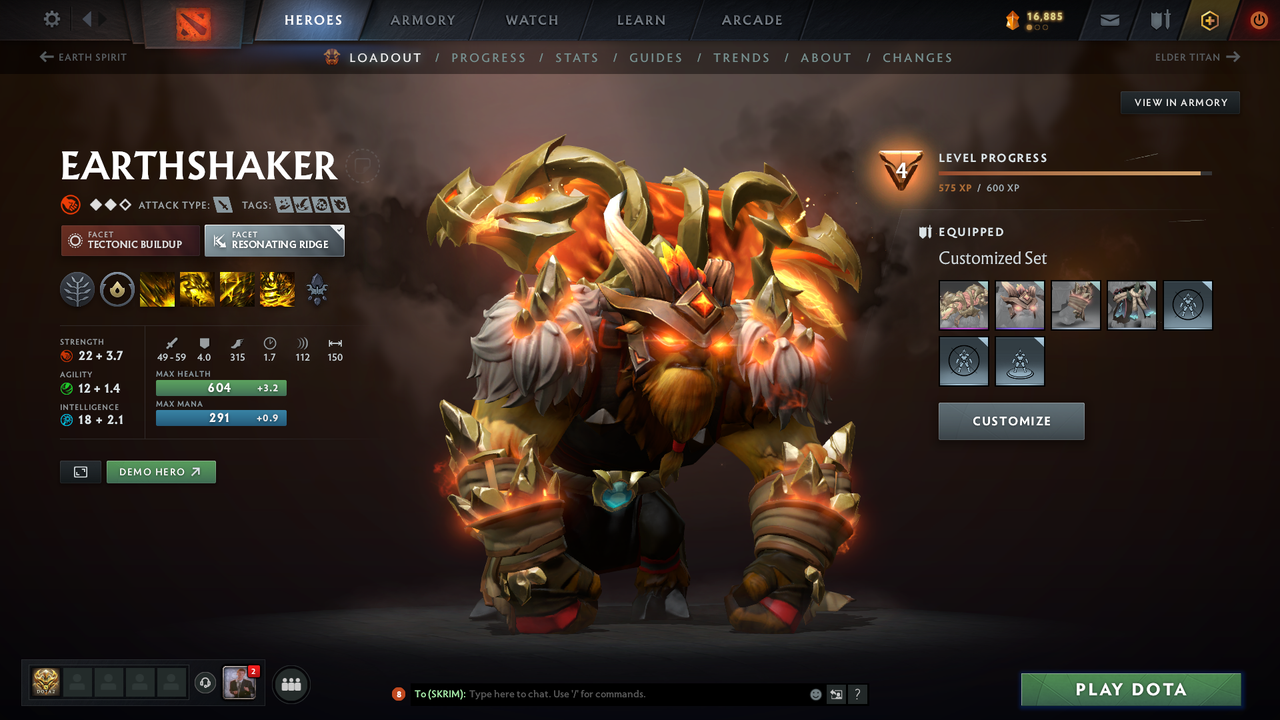Screen dimensions: 1280x720
Task: Open the Guides section
Action: coord(656,58)
